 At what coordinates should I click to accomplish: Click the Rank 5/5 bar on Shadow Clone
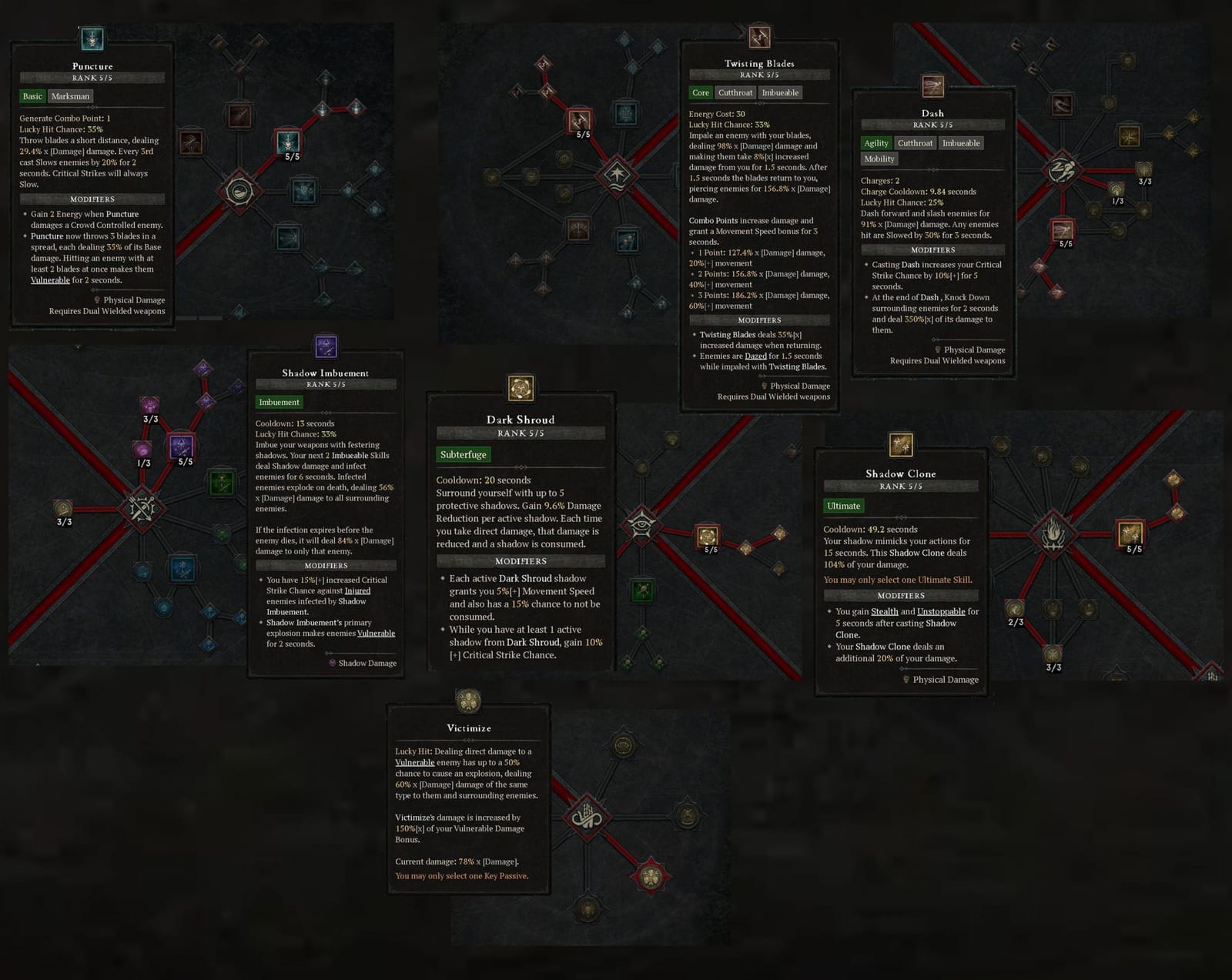point(901,486)
